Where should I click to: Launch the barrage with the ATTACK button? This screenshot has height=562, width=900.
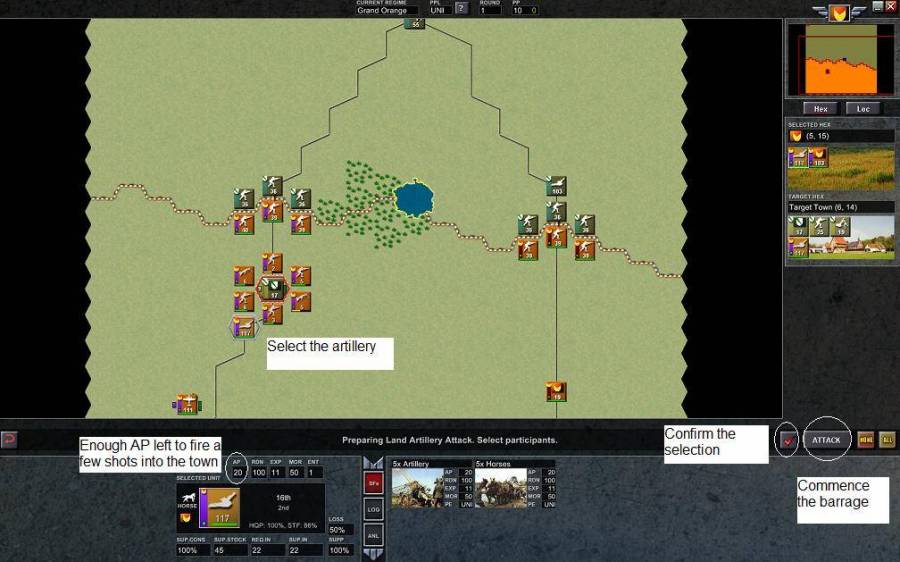point(826,439)
